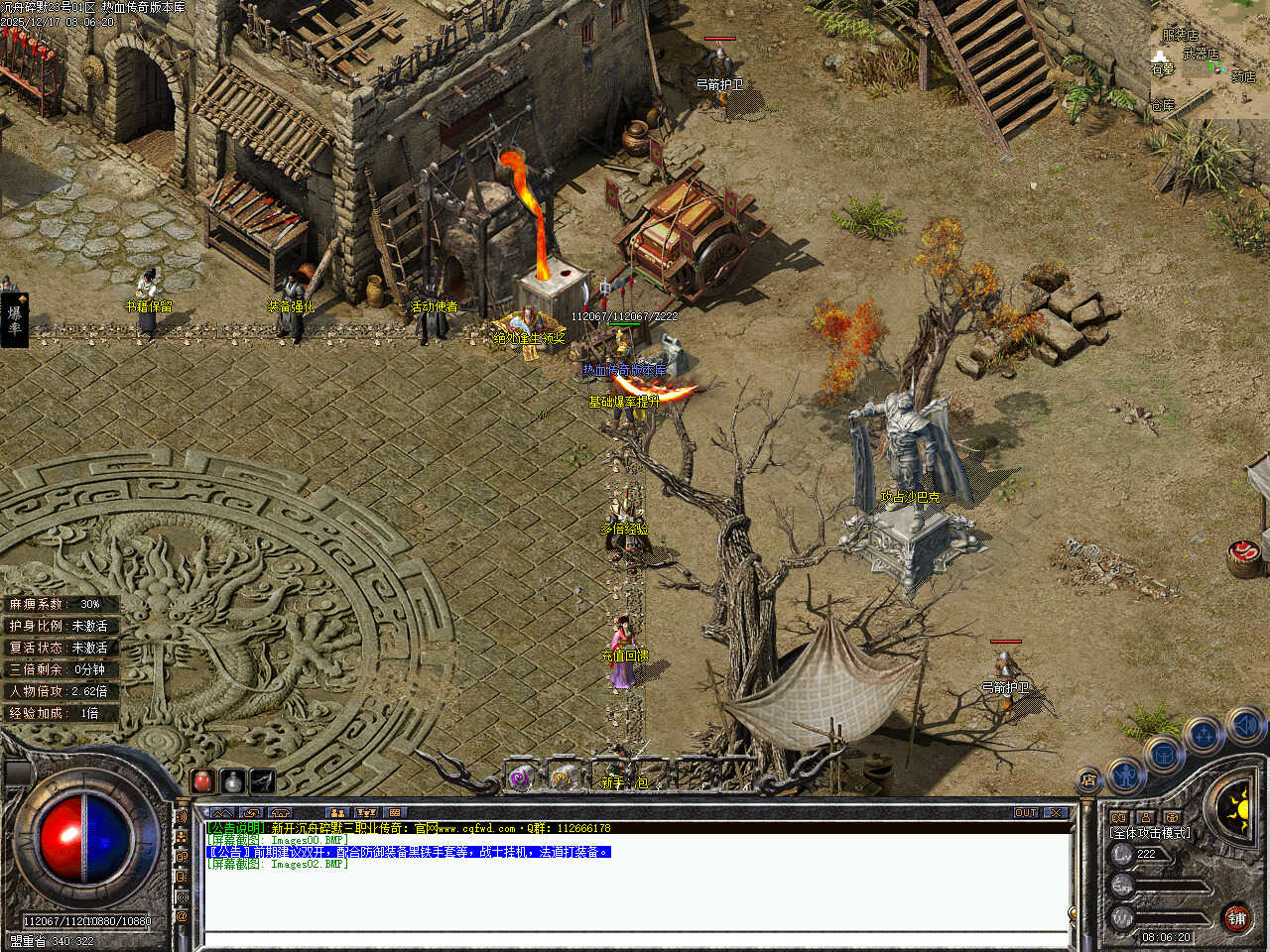Screen dimensions: 1270x952
Task: Click the blue highlighted 公告 chat line
Action: [x=409, y=852]
